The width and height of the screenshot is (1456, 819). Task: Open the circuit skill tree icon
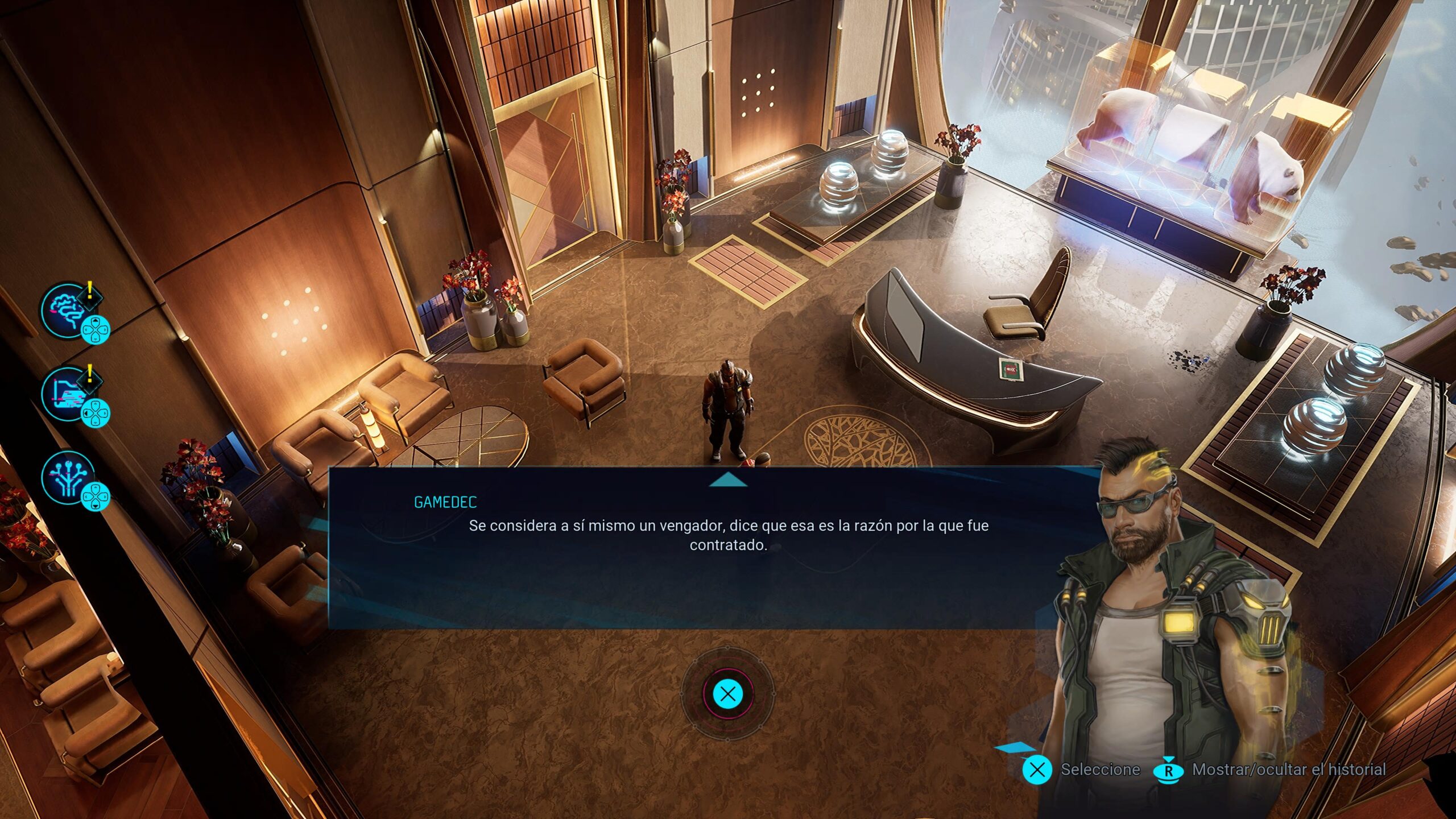pyautogui.click(x=67, y=478)
